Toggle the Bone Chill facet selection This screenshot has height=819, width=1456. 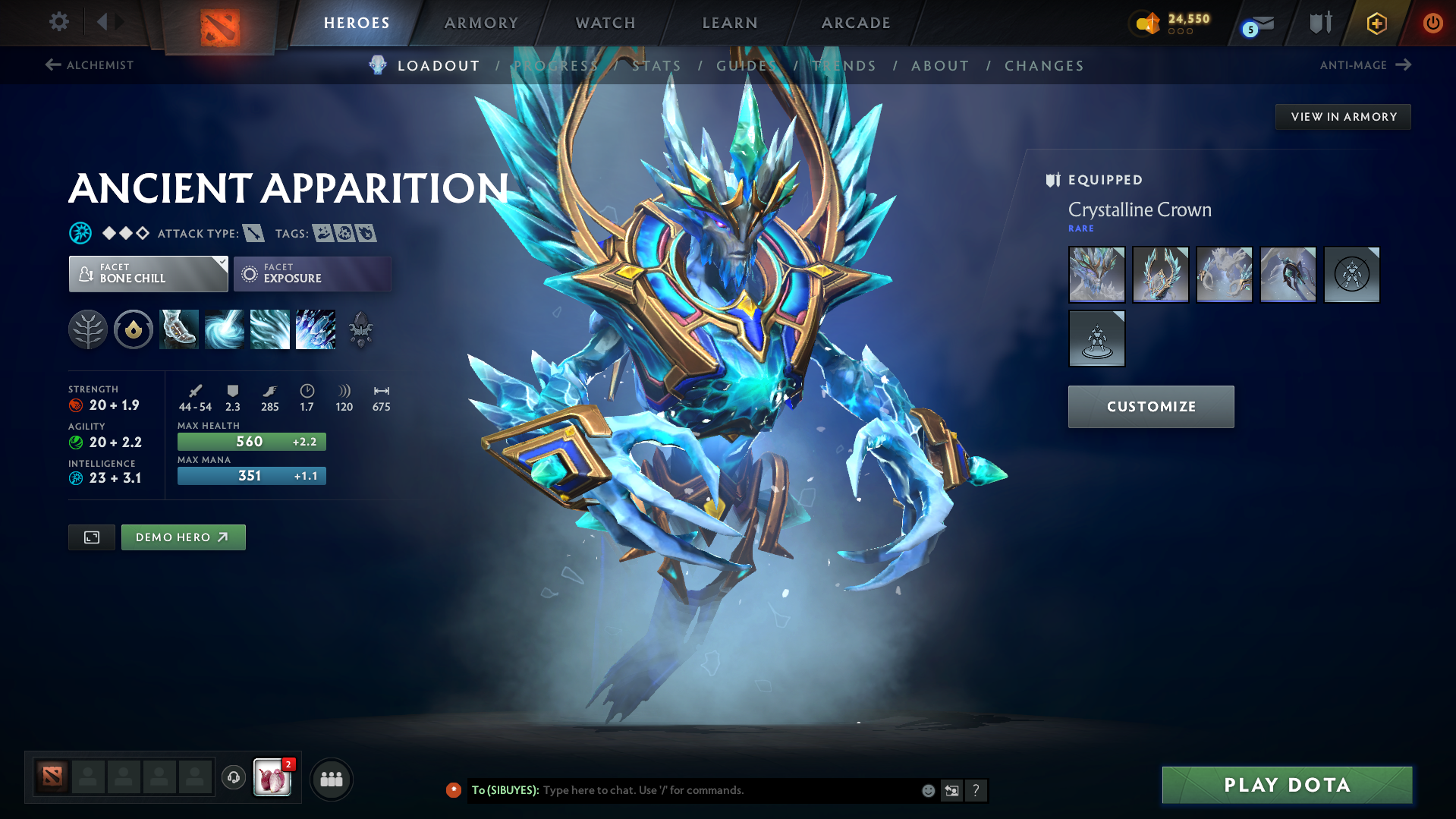coord(148,273)
